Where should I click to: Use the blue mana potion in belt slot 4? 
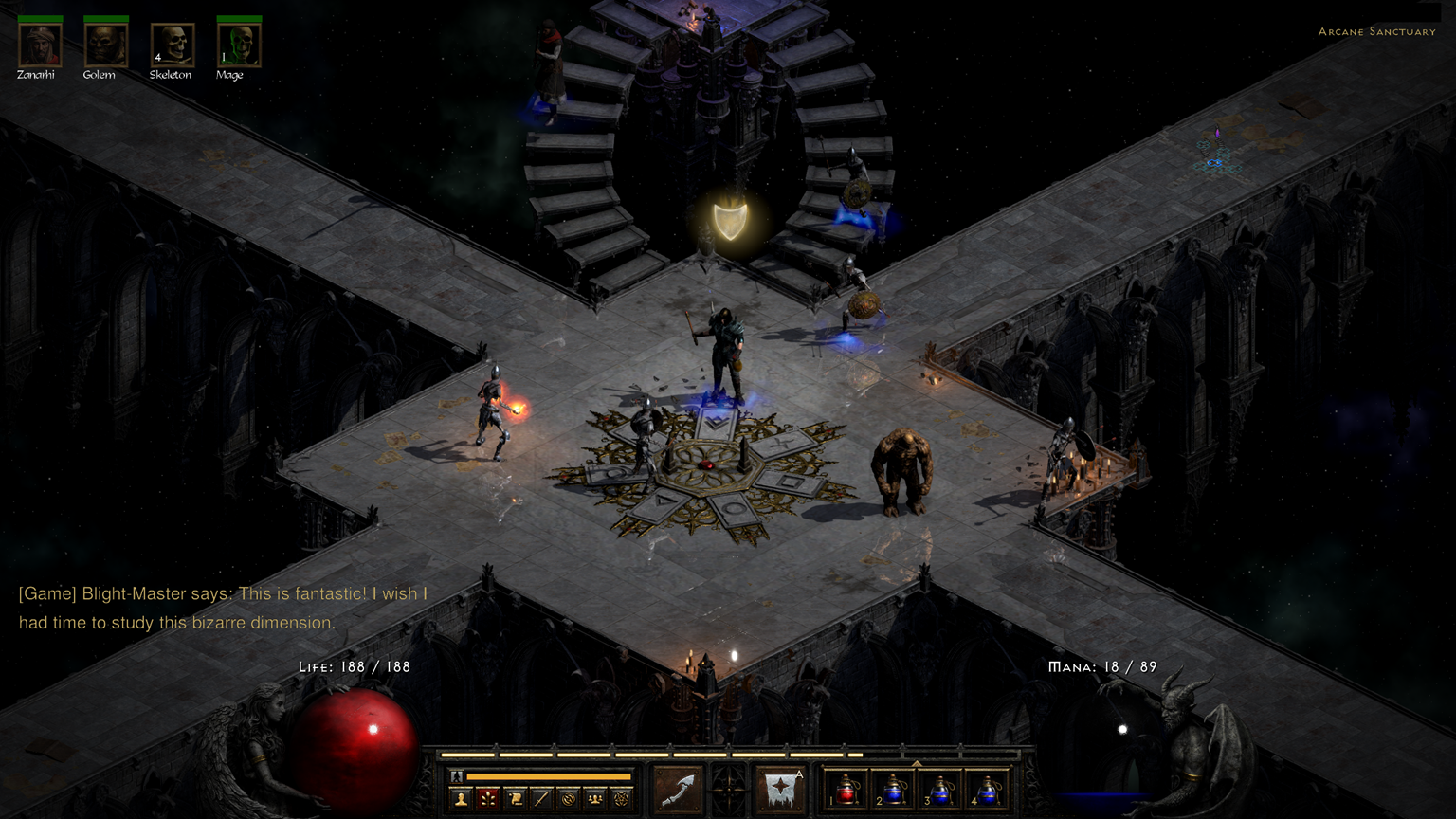[x=987, y=790]
